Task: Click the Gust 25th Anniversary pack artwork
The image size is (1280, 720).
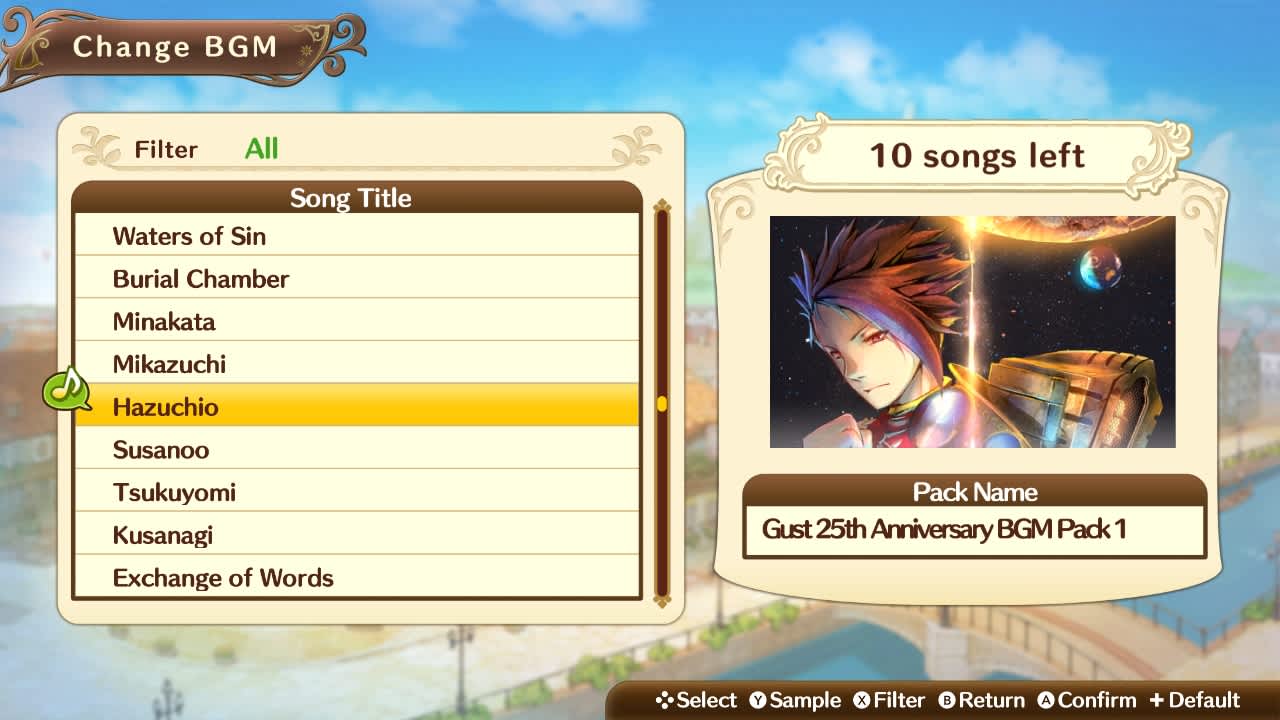Action: click(971, 330)
